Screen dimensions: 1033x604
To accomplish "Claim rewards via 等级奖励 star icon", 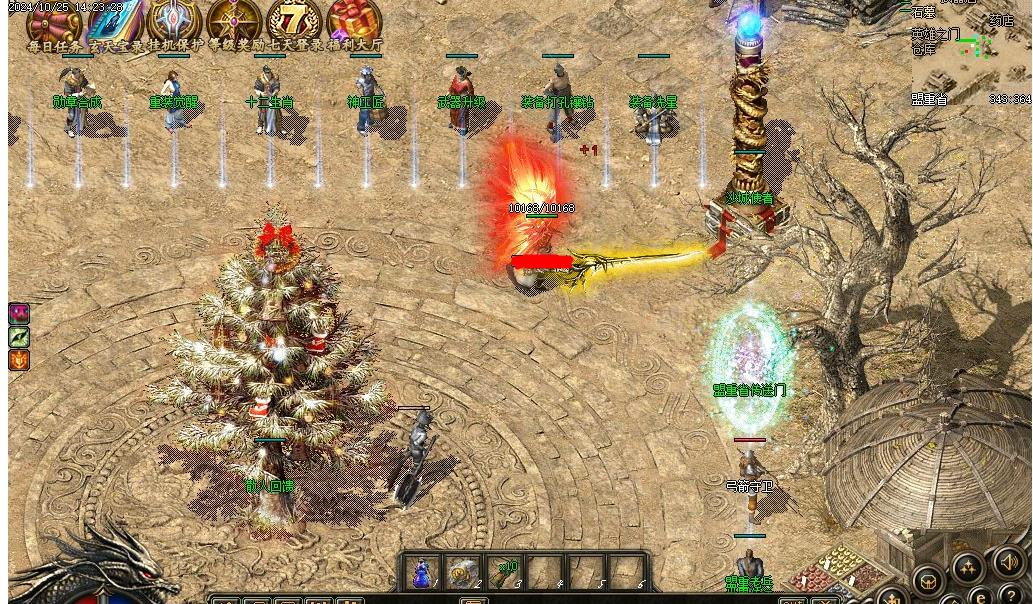I will coord(235,20).
